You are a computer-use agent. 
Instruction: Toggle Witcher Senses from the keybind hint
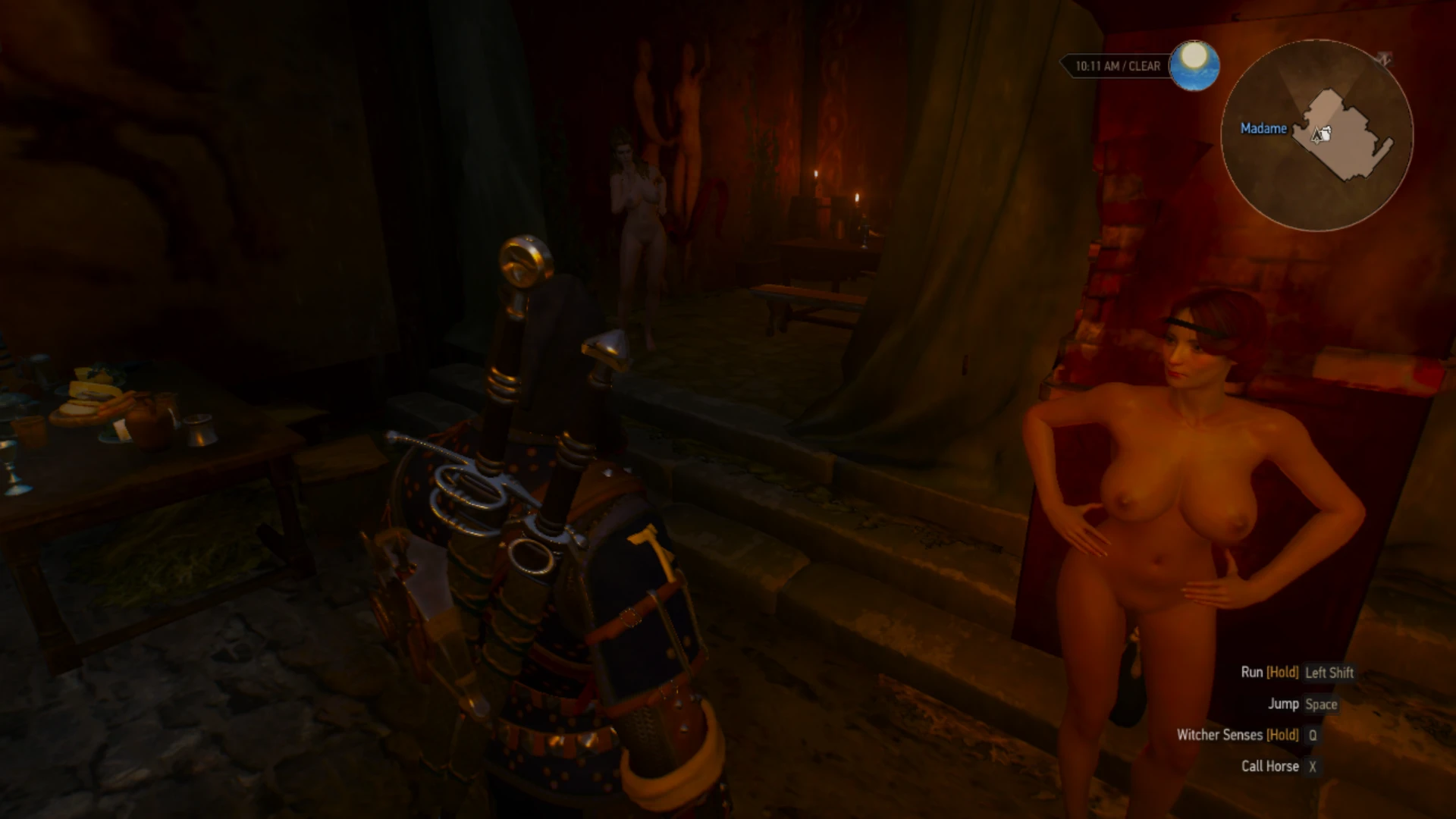pos(1219,735)
